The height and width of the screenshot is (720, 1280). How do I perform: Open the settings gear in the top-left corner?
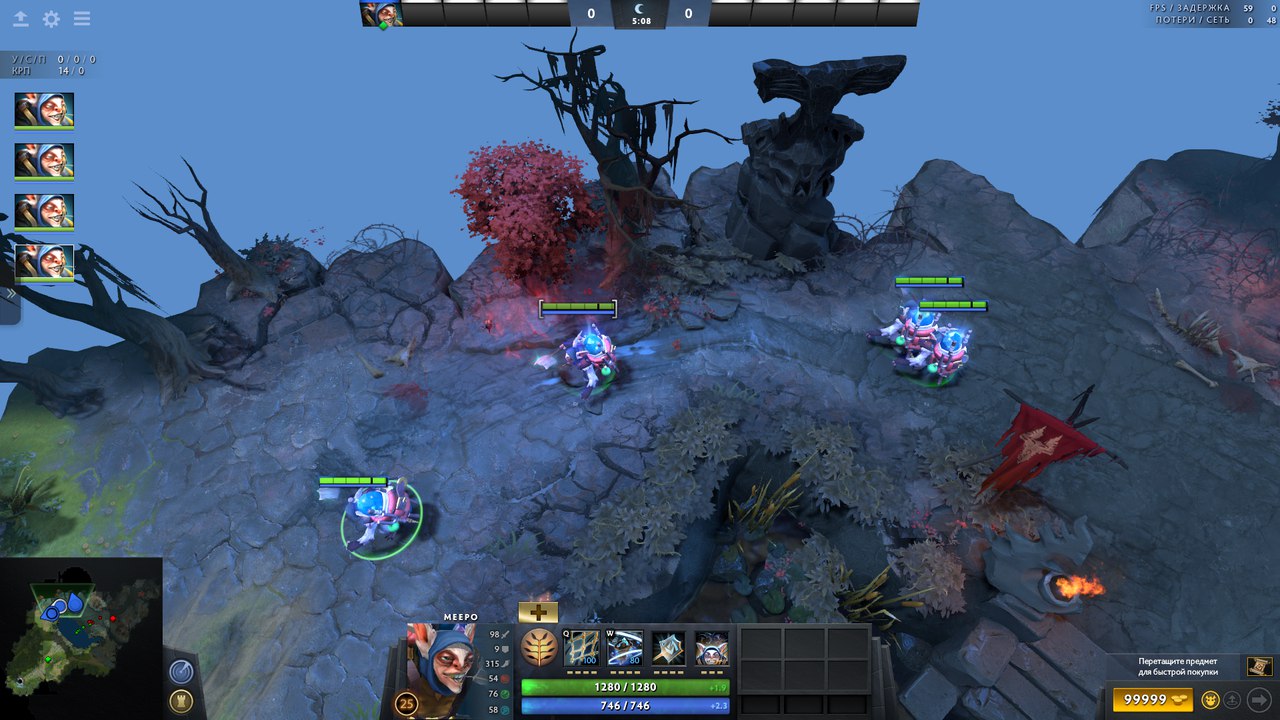[x=51, y=19]
